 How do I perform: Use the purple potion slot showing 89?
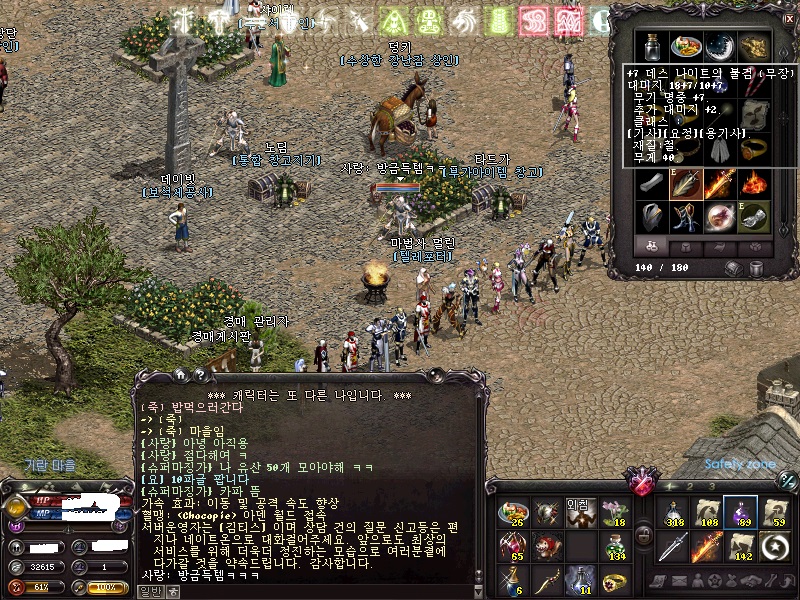[740, 513]
